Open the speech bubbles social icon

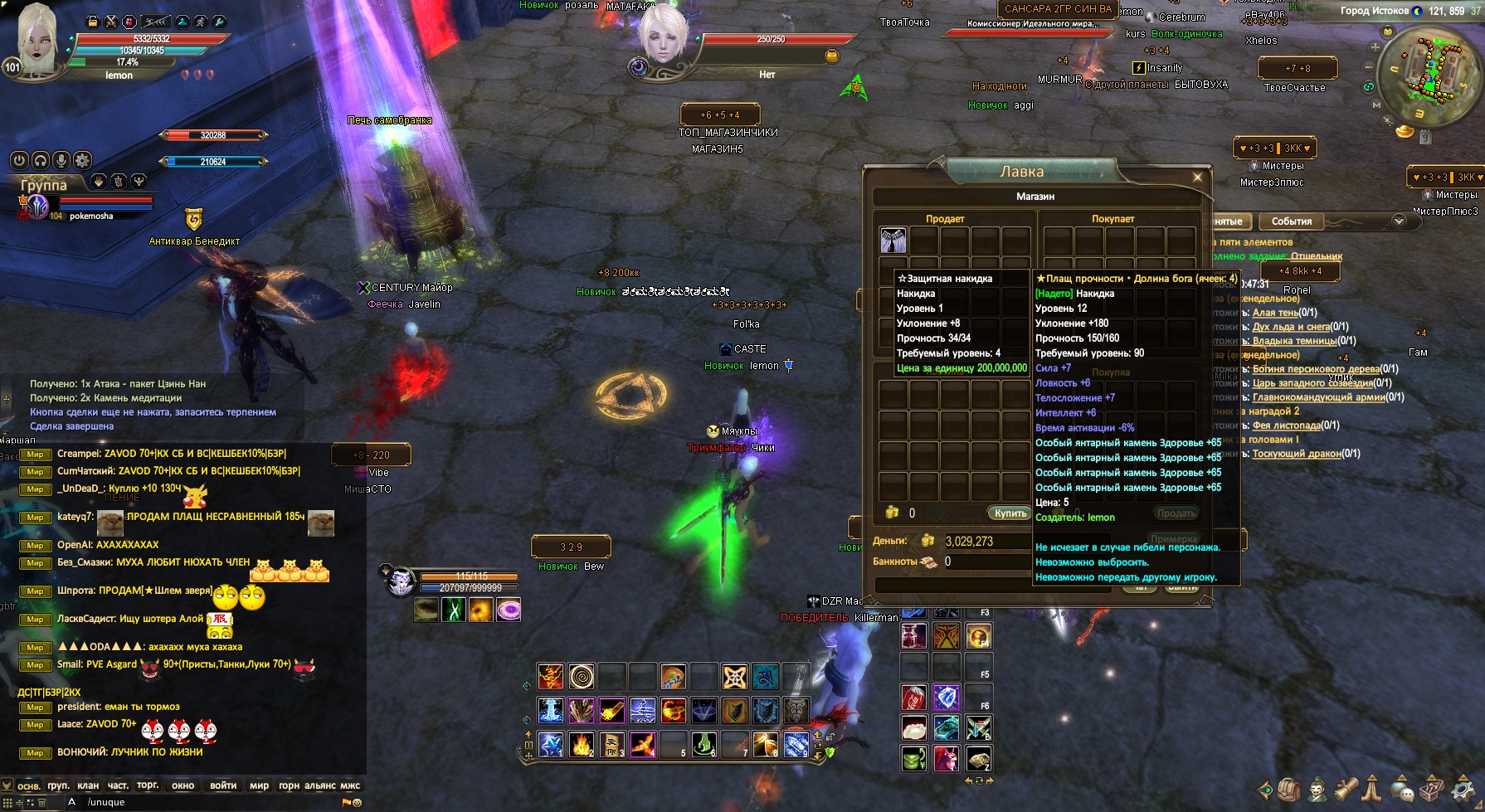click(x=1402, y=790)
